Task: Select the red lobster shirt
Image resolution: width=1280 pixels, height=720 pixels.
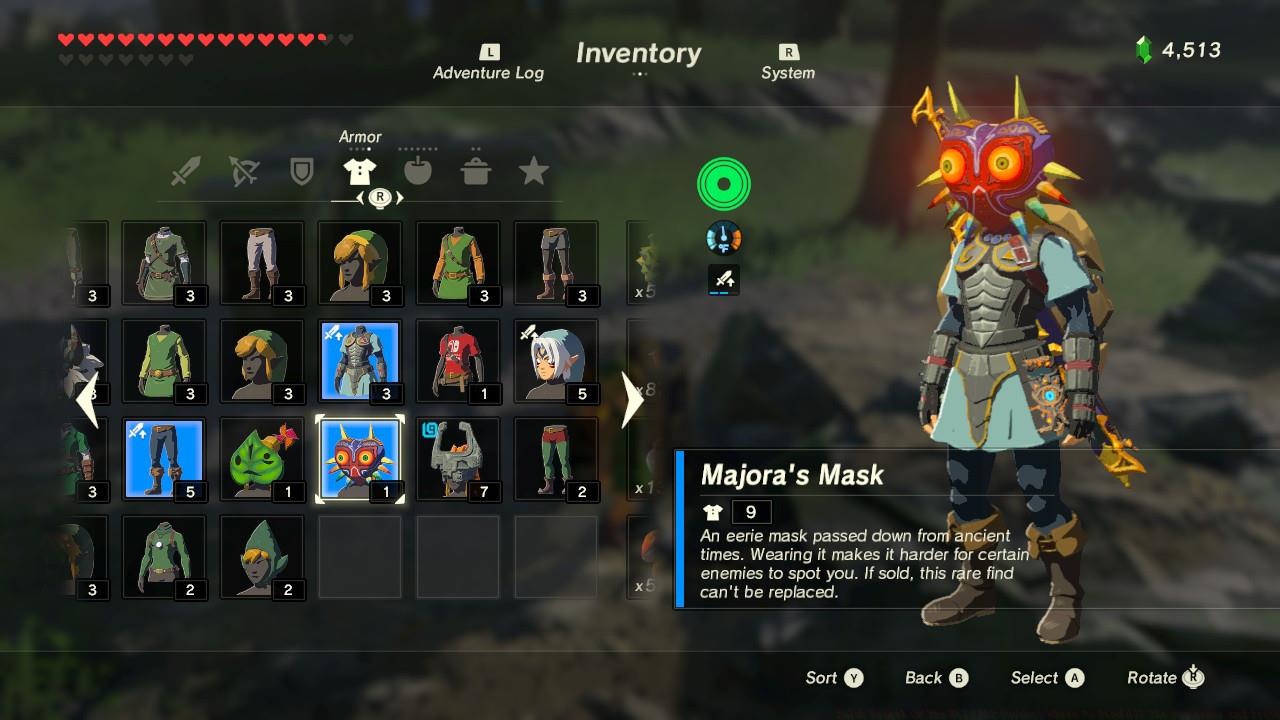Action: [x=458, y=361]
